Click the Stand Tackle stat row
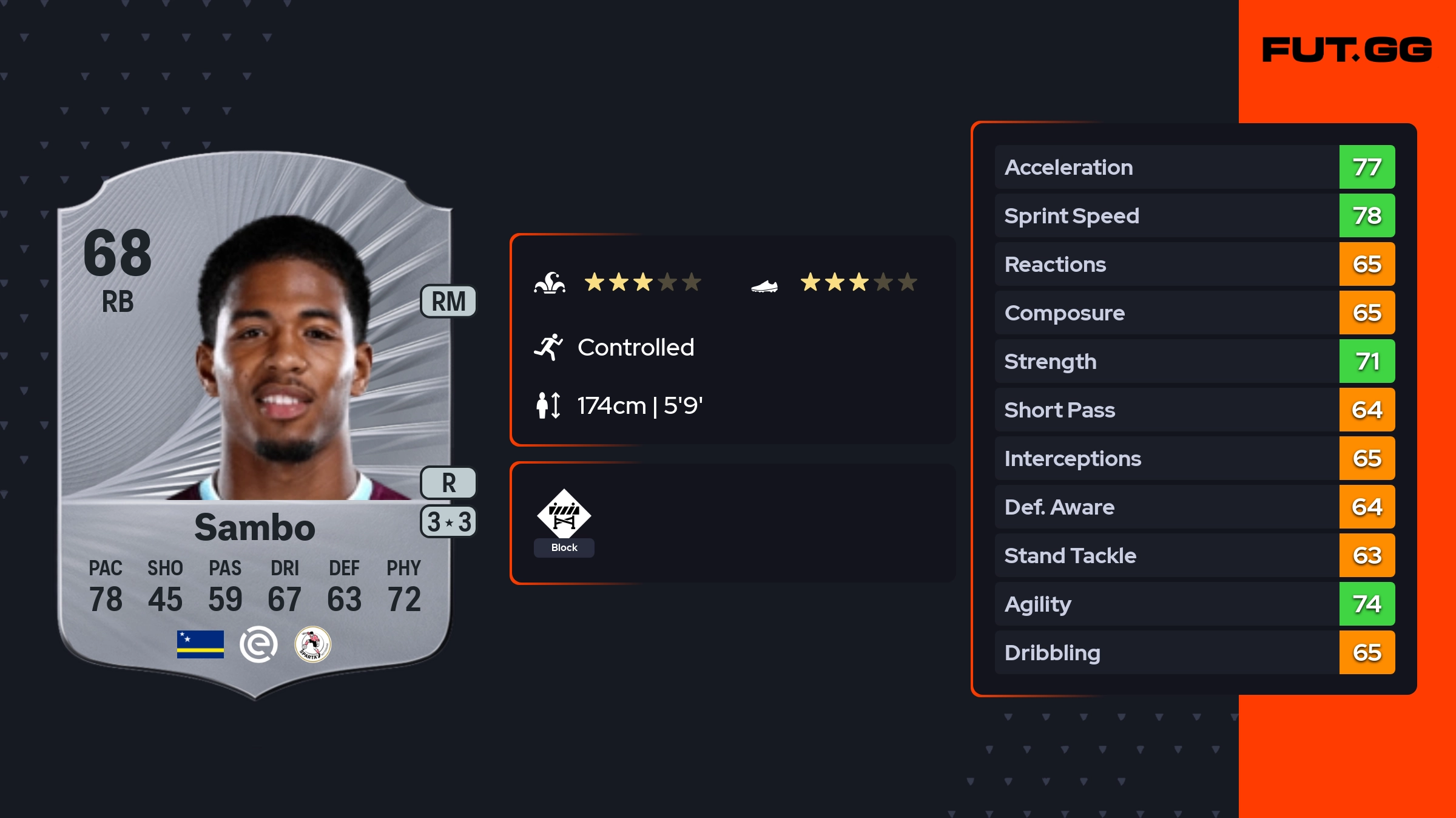The image size is (1456, 818). click(1194, 556)
